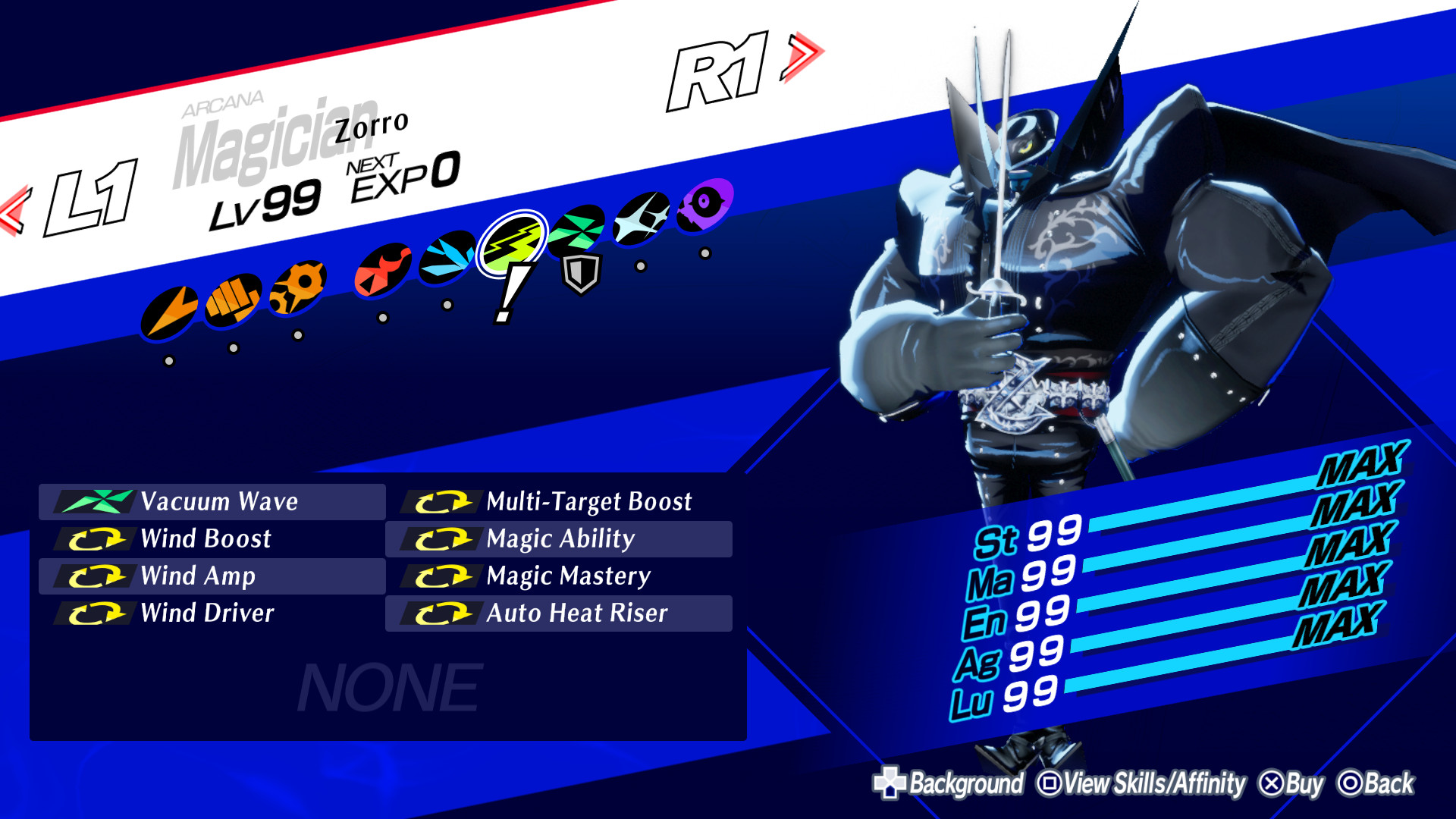Enable the Wind Boost passive skill
1456x819 pixels.
pos(205,539)
